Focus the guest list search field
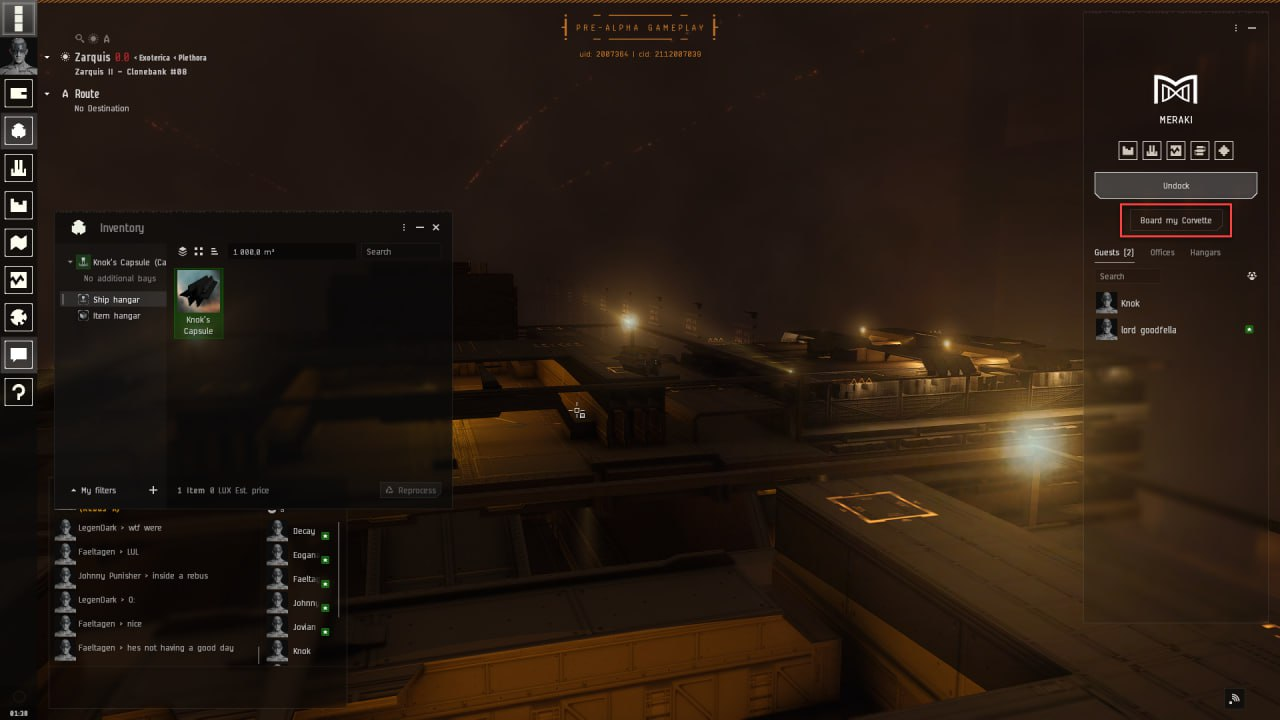This screenshot has width=1280, height=720. [x=1128, y=276]
